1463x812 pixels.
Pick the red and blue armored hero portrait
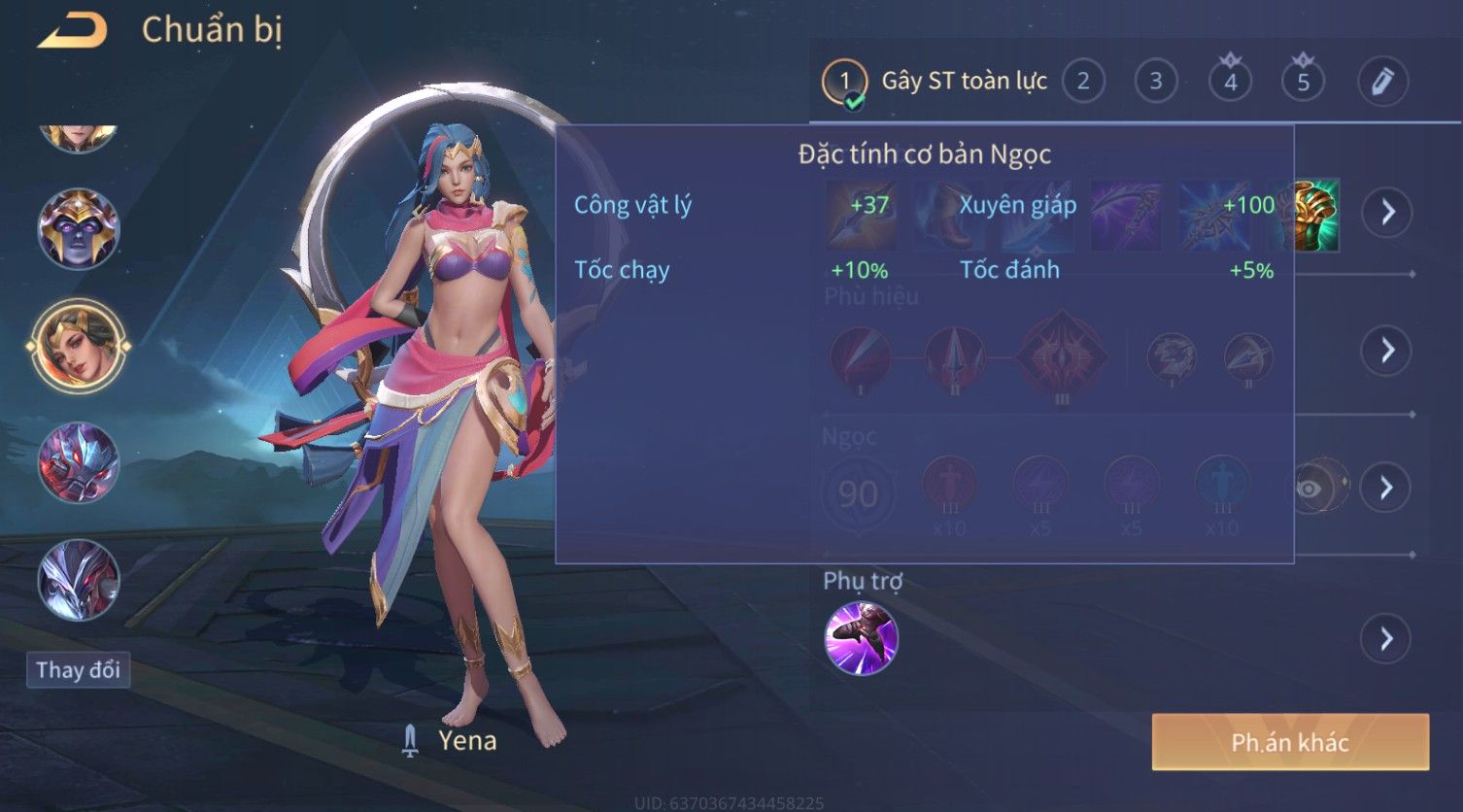point(79,462)
